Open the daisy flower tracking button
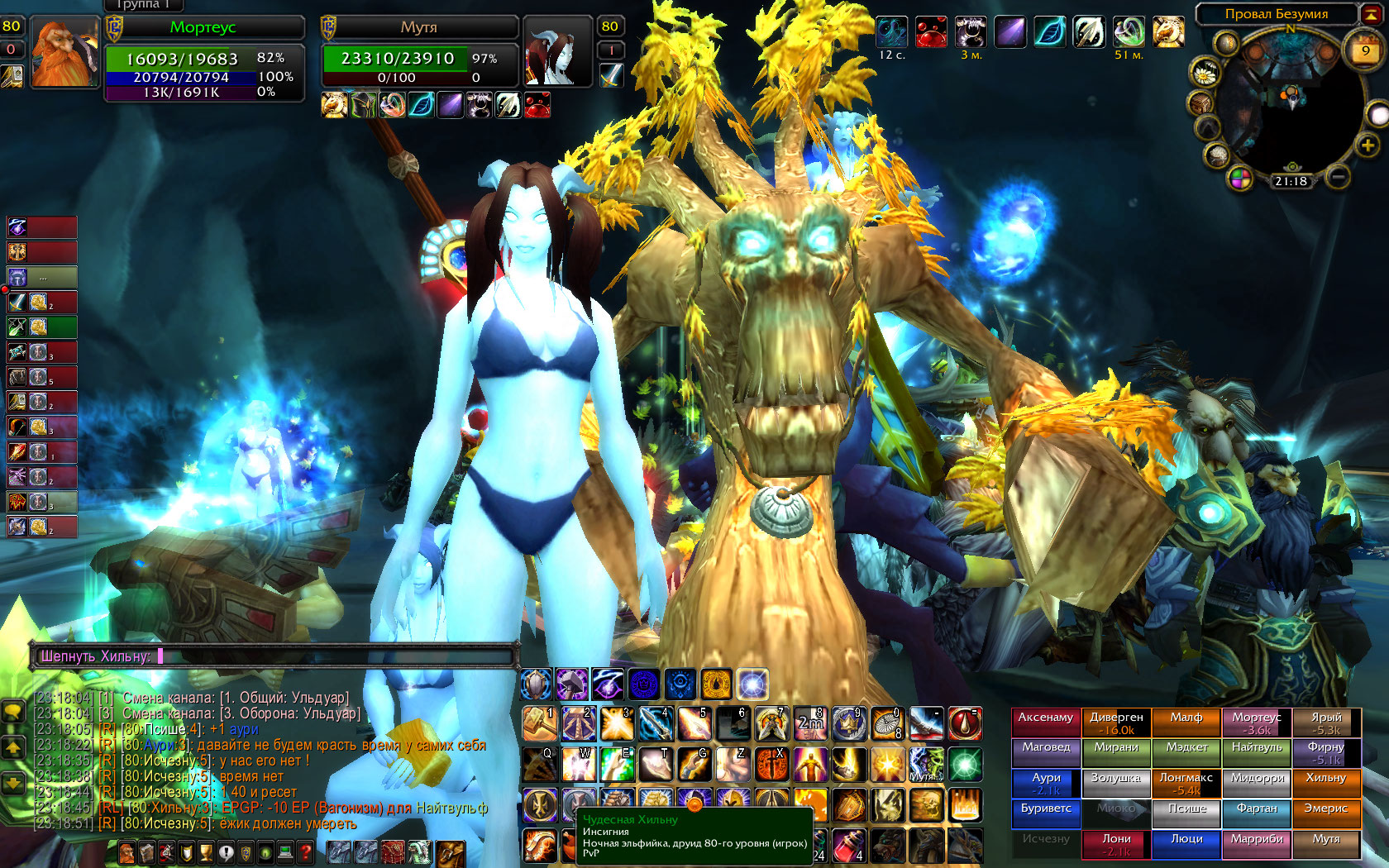The width and height of the screenshot is (1389, 868). [x=1205, y=73]
